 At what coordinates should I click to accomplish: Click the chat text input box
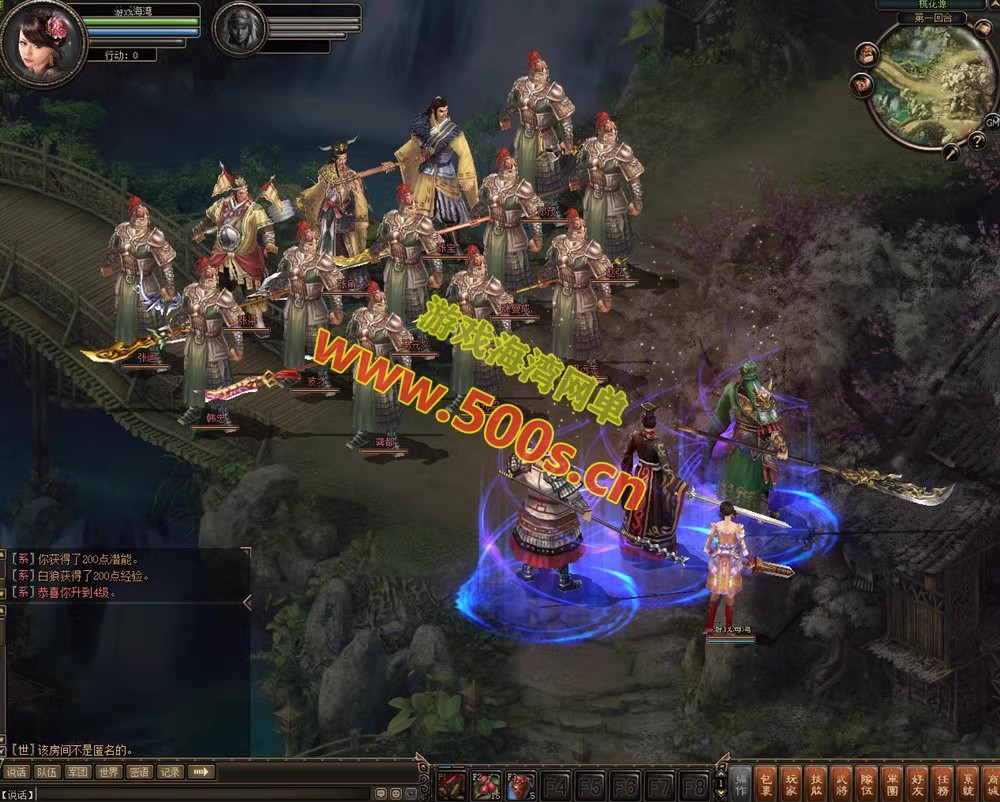coord(200,793)
